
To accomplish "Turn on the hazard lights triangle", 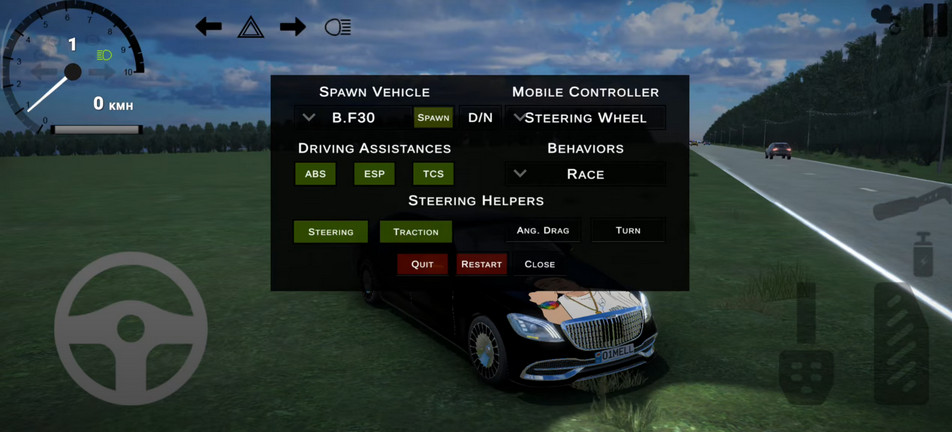I will (250, 27).
